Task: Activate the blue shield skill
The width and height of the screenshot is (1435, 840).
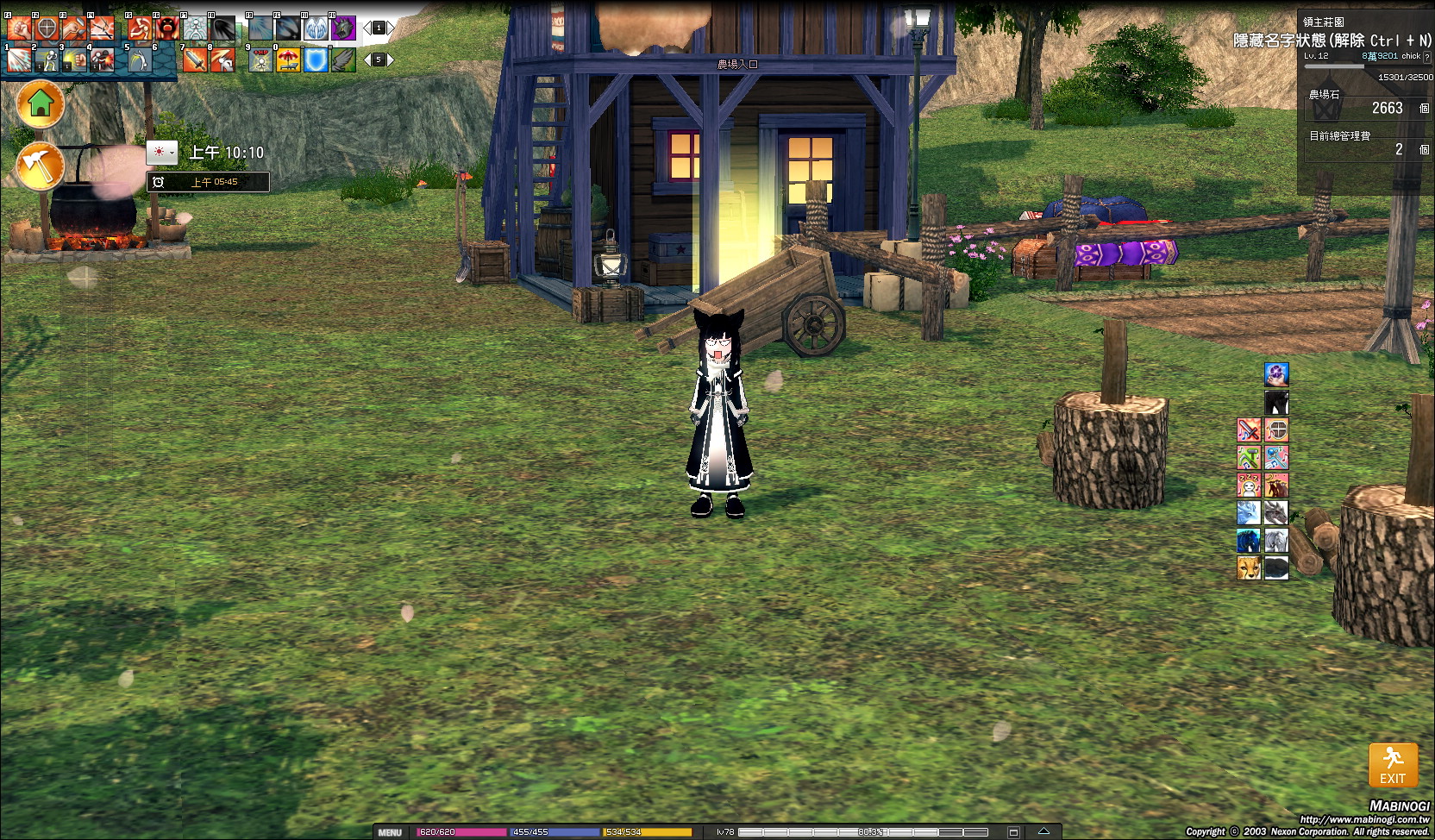Action: click(316, 60)
